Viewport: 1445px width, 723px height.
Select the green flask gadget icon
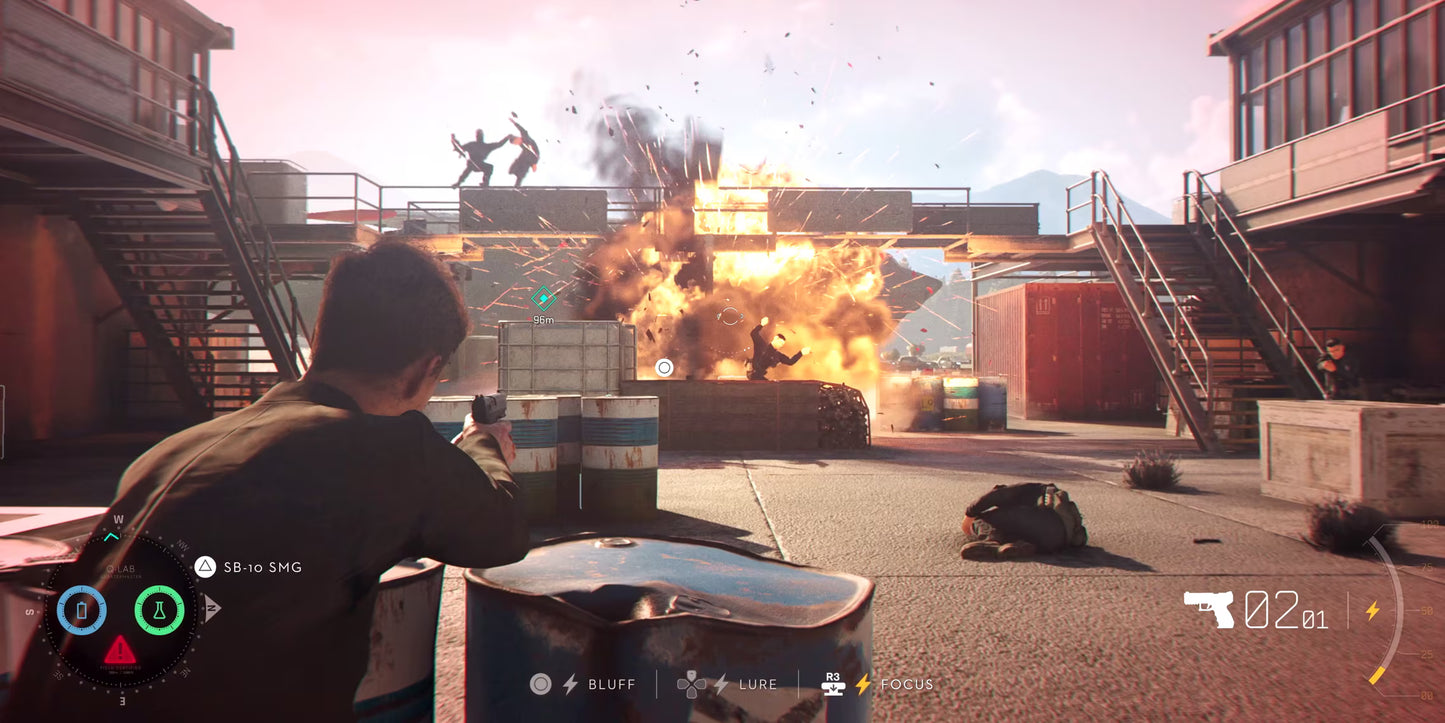point(159,609)
